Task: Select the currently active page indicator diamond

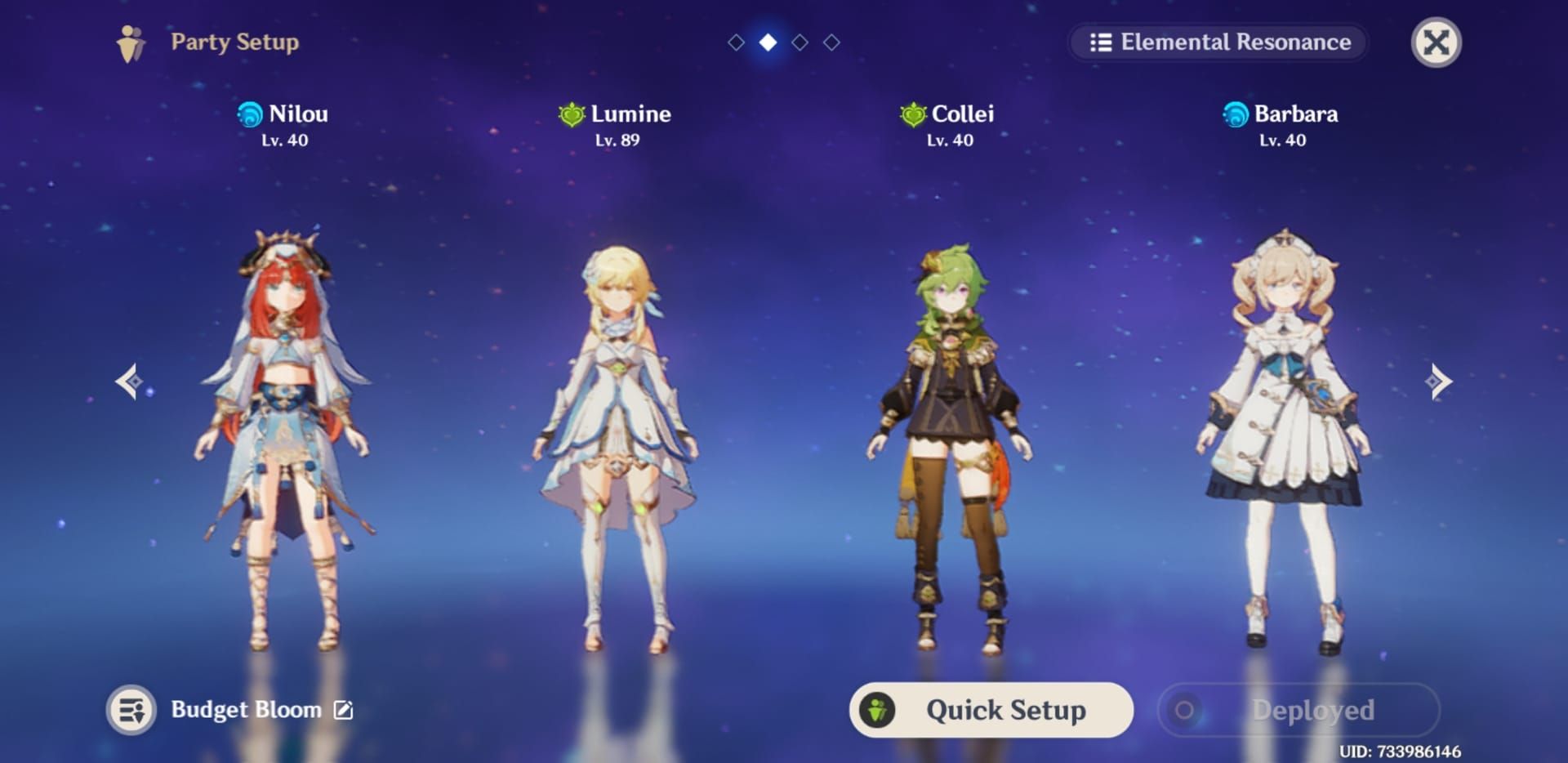Action: pyautogui.click(x=766, y=42)
